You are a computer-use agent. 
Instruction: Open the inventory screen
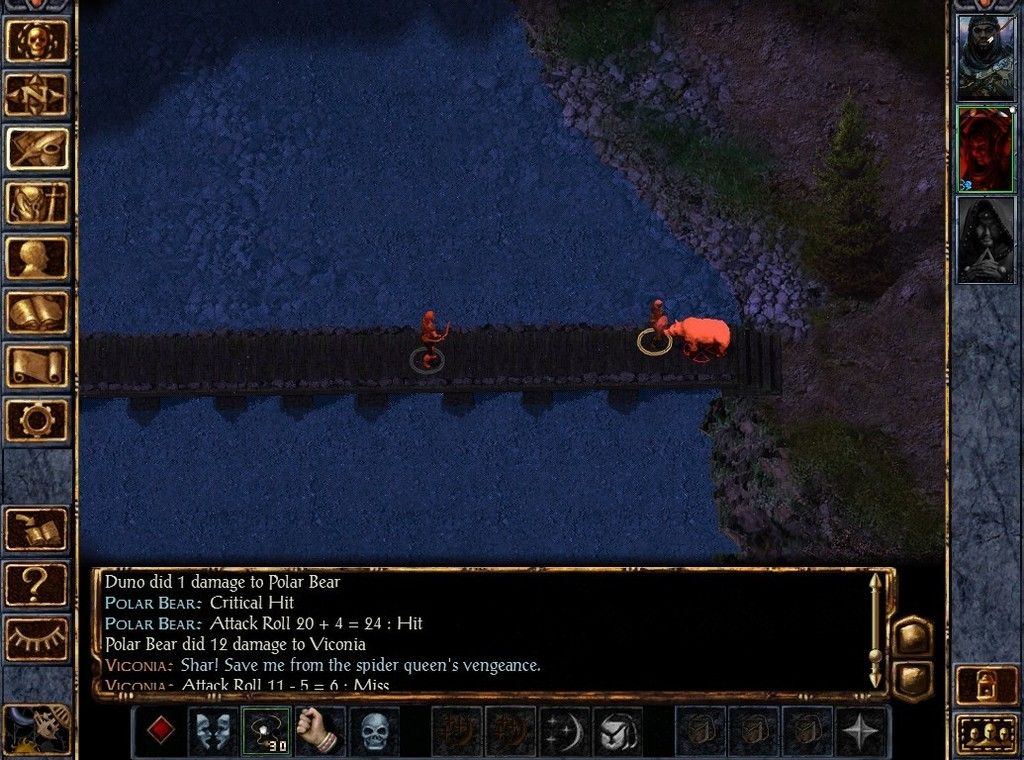pos(38,203)
